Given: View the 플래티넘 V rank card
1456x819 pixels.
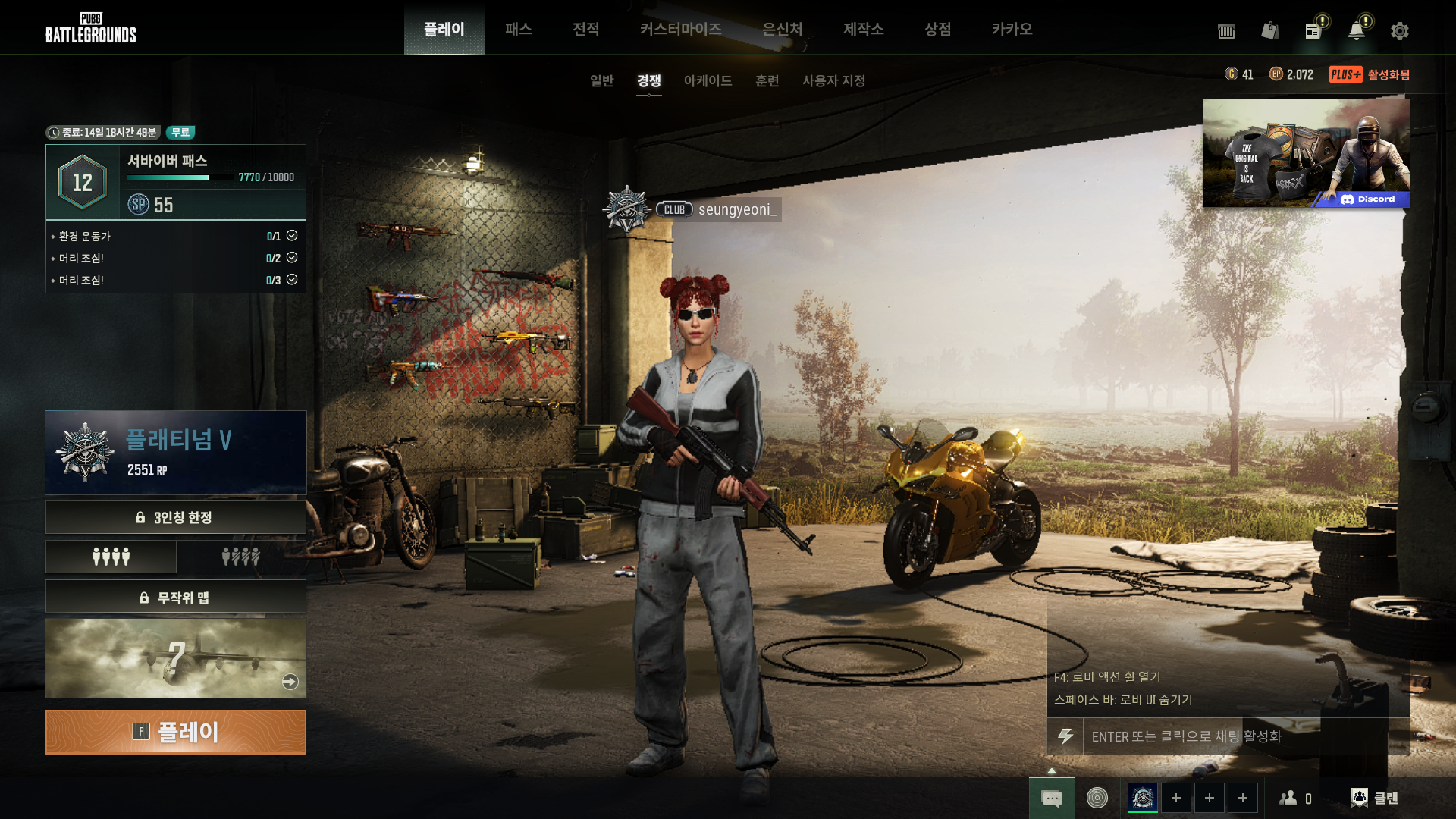Looking at the screenshot, I should (x=176, y=453).
